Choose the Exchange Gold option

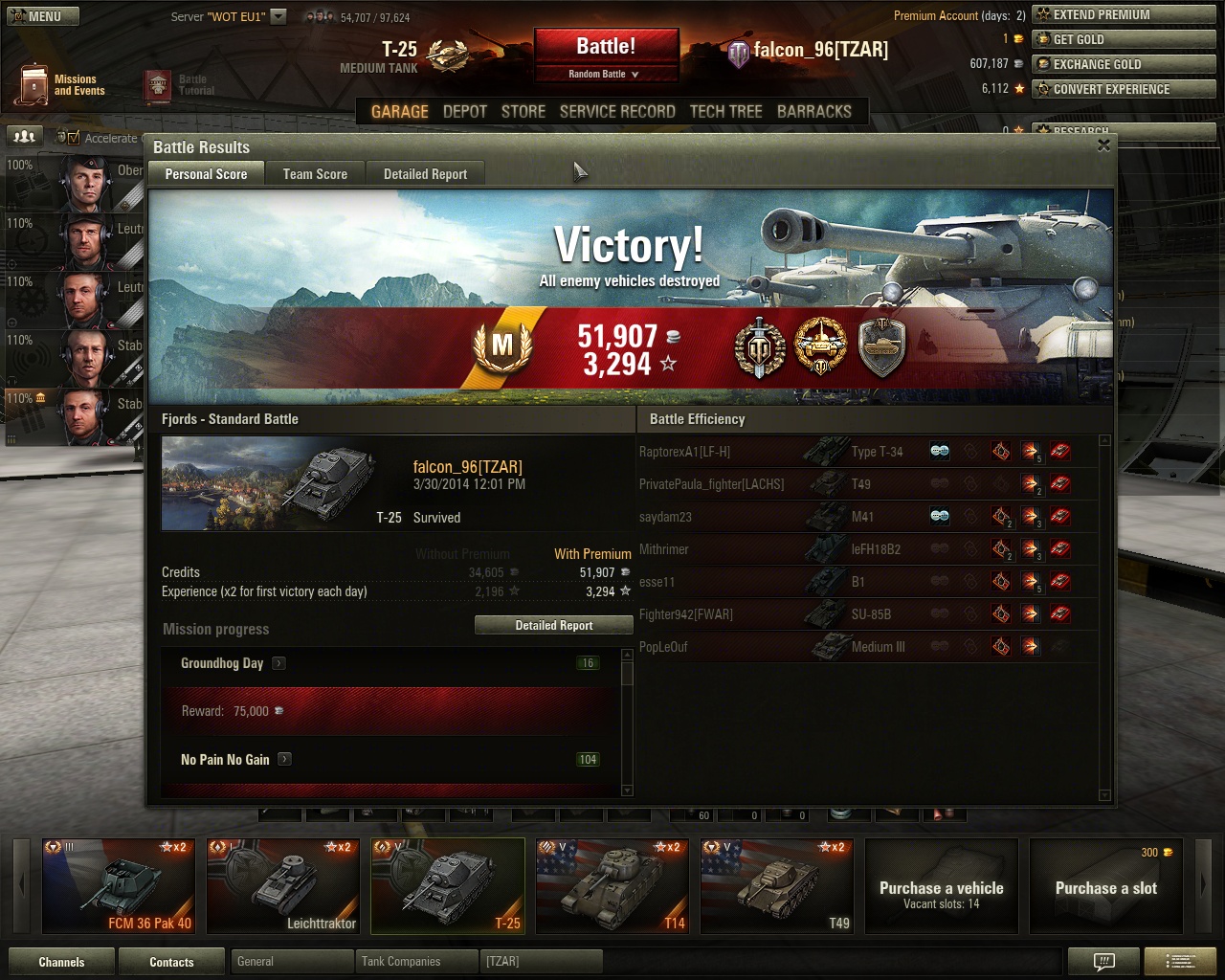click(x=1123, y=64)
